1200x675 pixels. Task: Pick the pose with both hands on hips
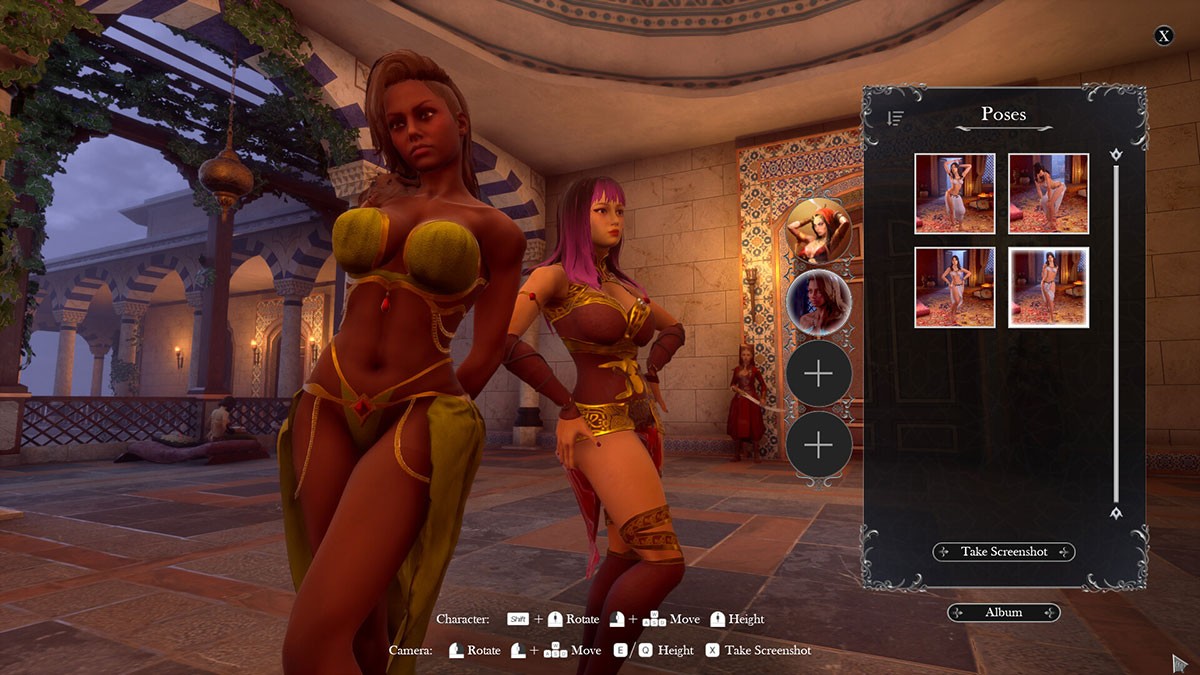(954, 287)
